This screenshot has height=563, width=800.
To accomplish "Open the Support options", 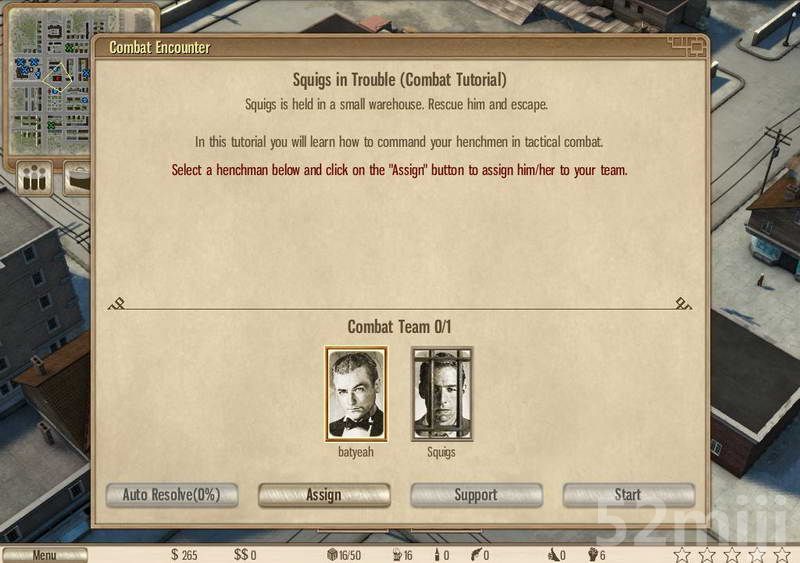I will [476, 495].
